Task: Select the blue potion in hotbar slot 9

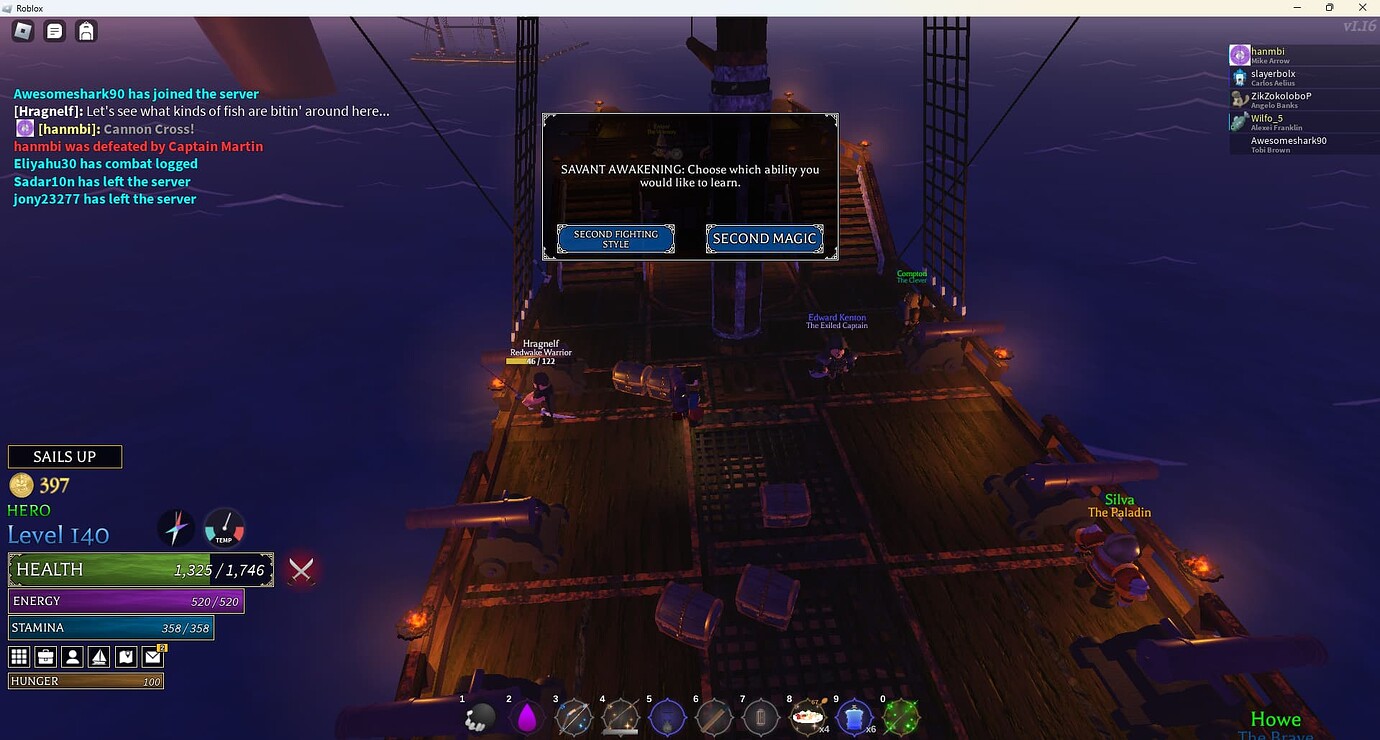Action: (855, 716)
